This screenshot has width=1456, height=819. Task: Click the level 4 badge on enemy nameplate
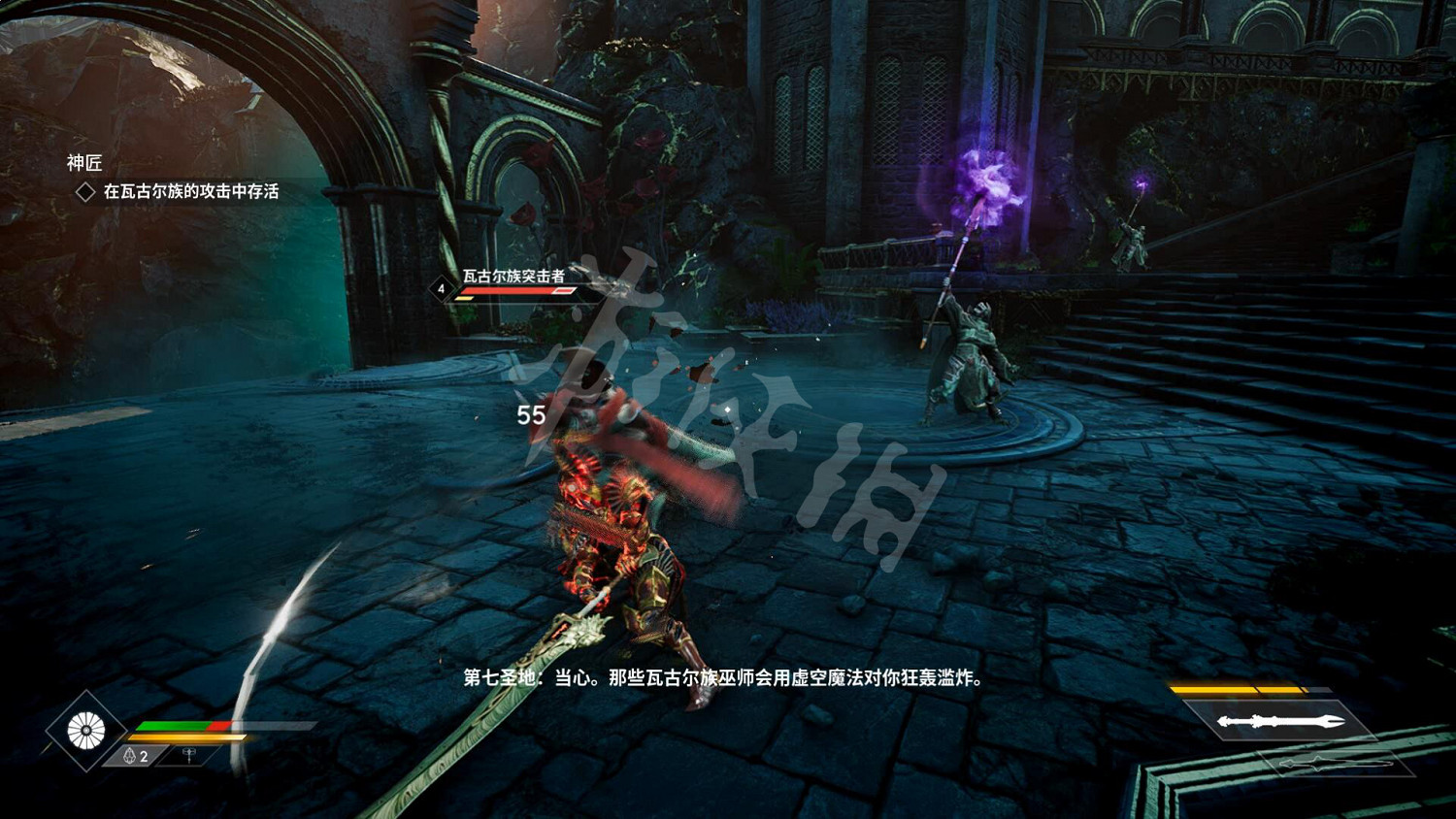[442, 289]
